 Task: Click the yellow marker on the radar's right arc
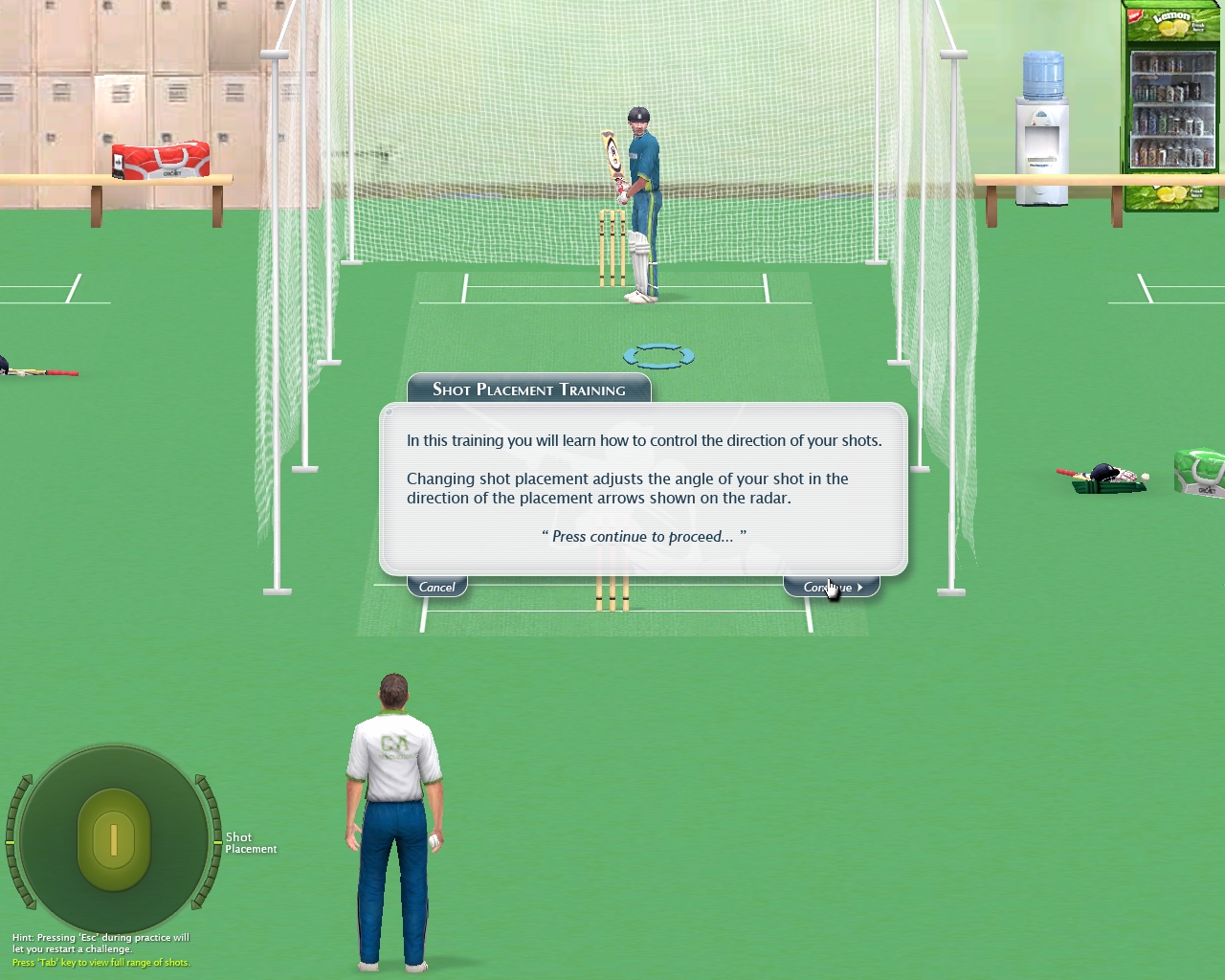[217, 842]
